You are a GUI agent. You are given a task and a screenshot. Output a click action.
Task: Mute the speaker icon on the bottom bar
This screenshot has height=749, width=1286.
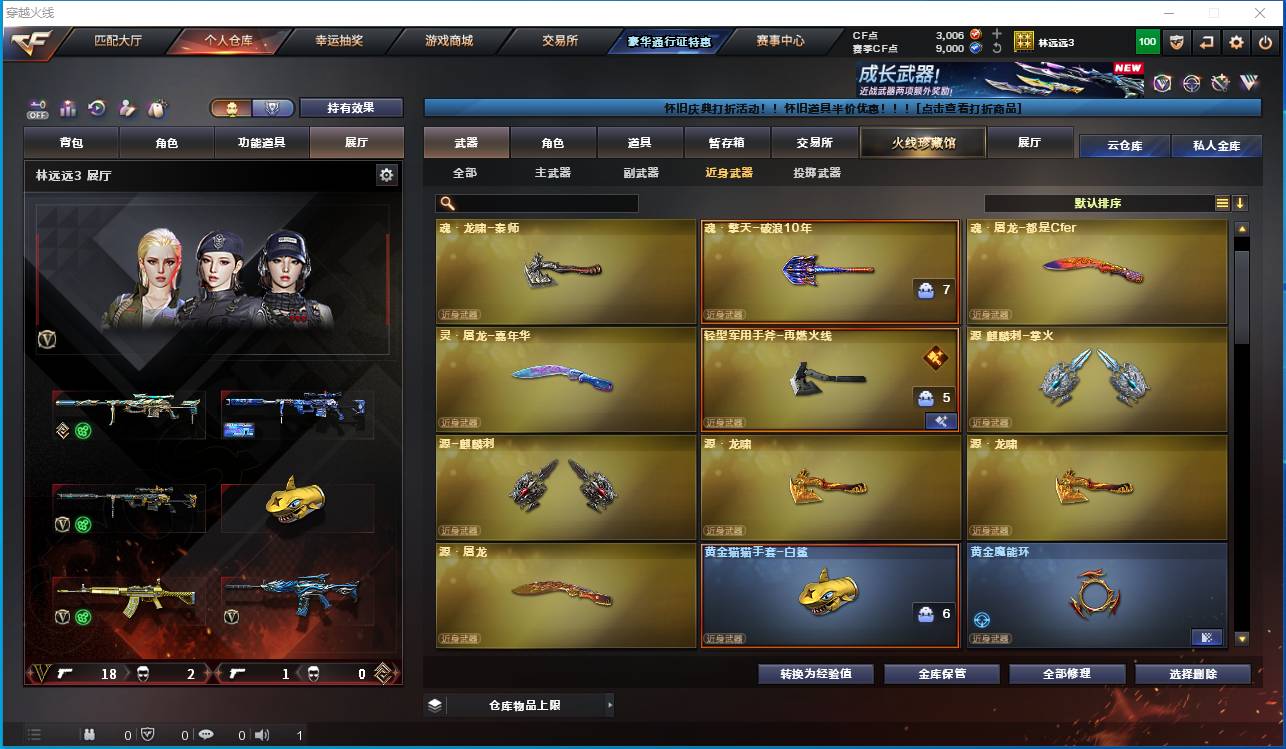point(262,733)
